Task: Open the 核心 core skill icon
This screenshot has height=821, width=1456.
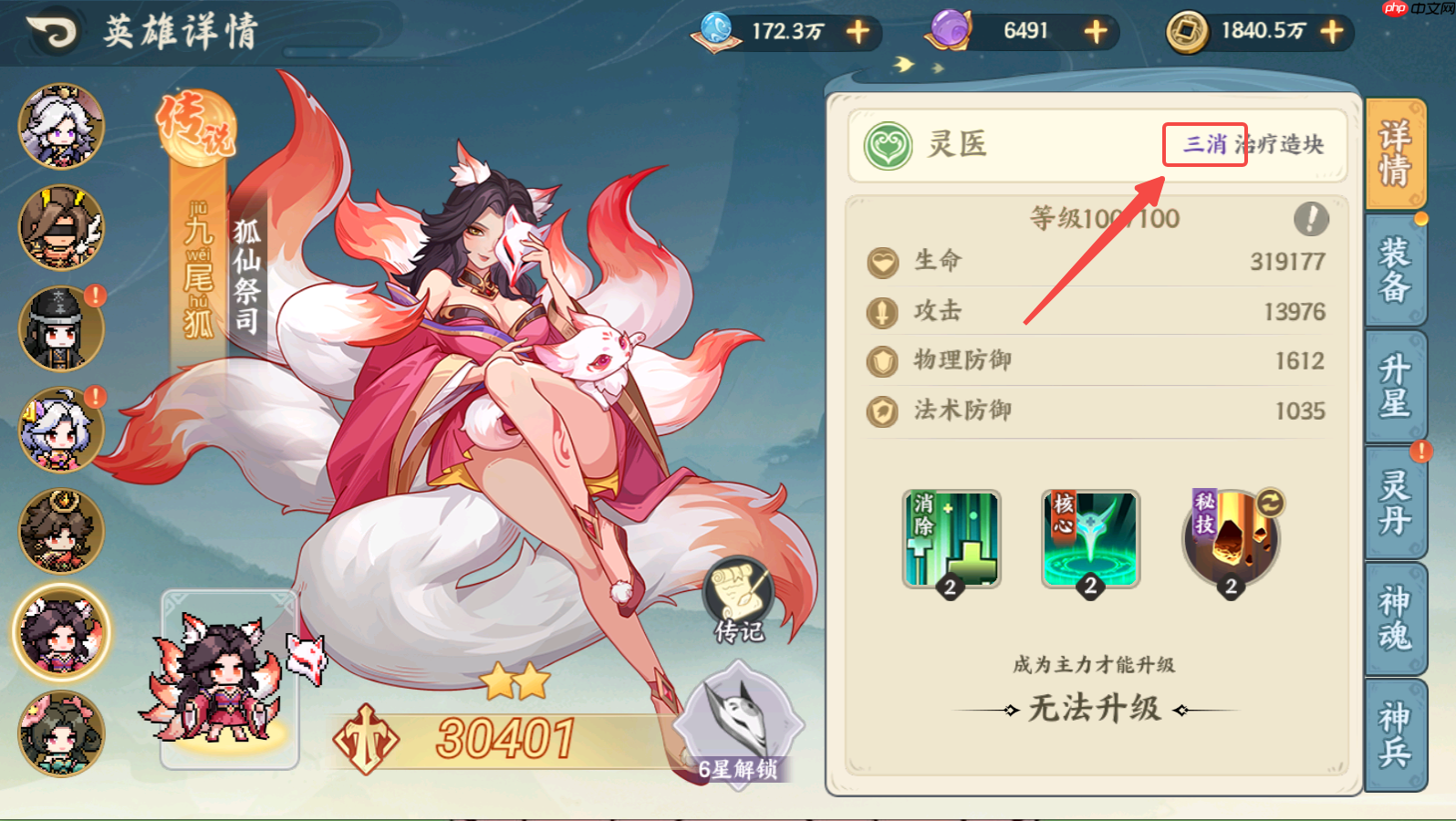Action: coord(1089,540)
